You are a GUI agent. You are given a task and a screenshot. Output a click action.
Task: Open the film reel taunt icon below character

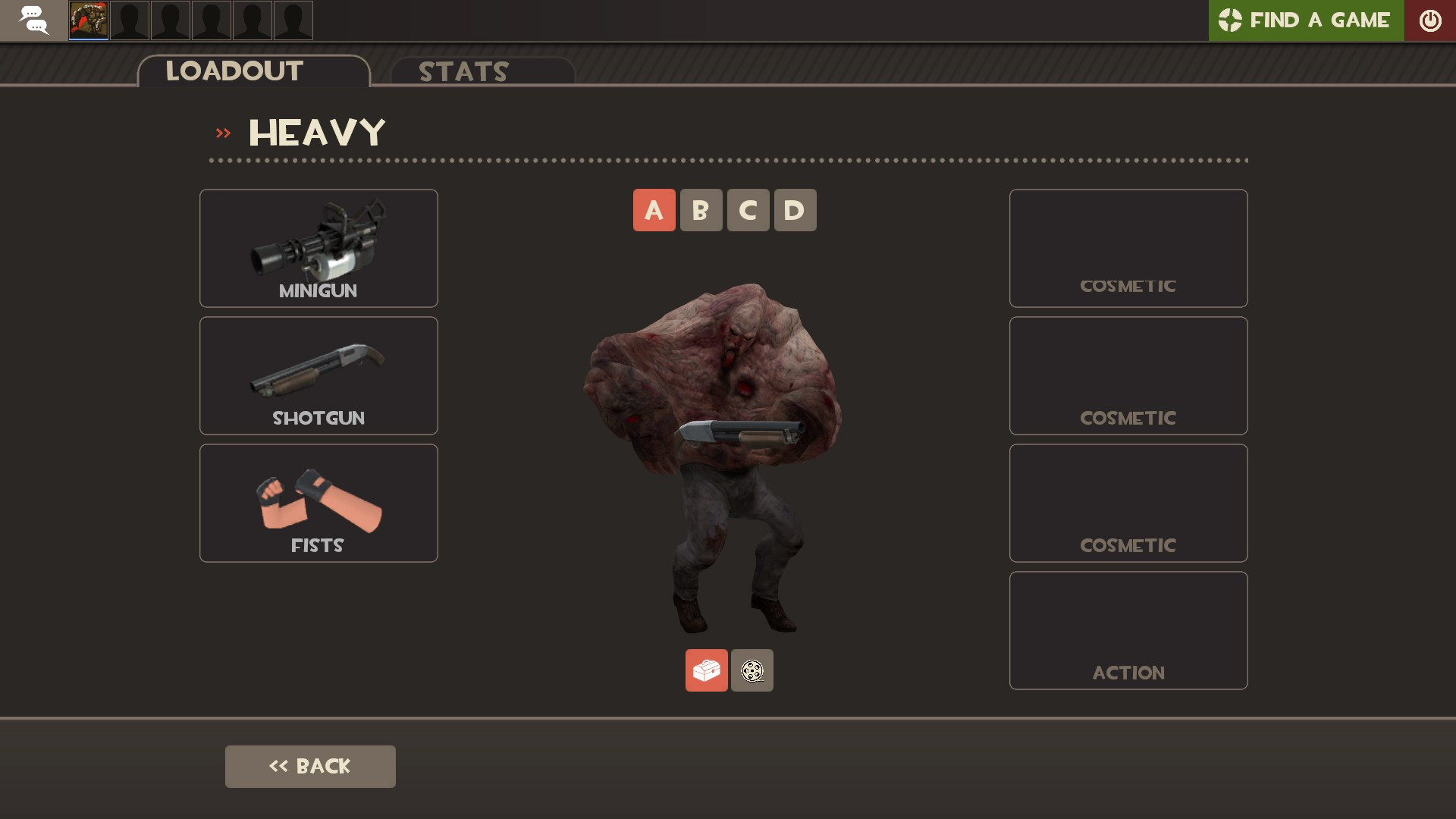coord(752,670)
